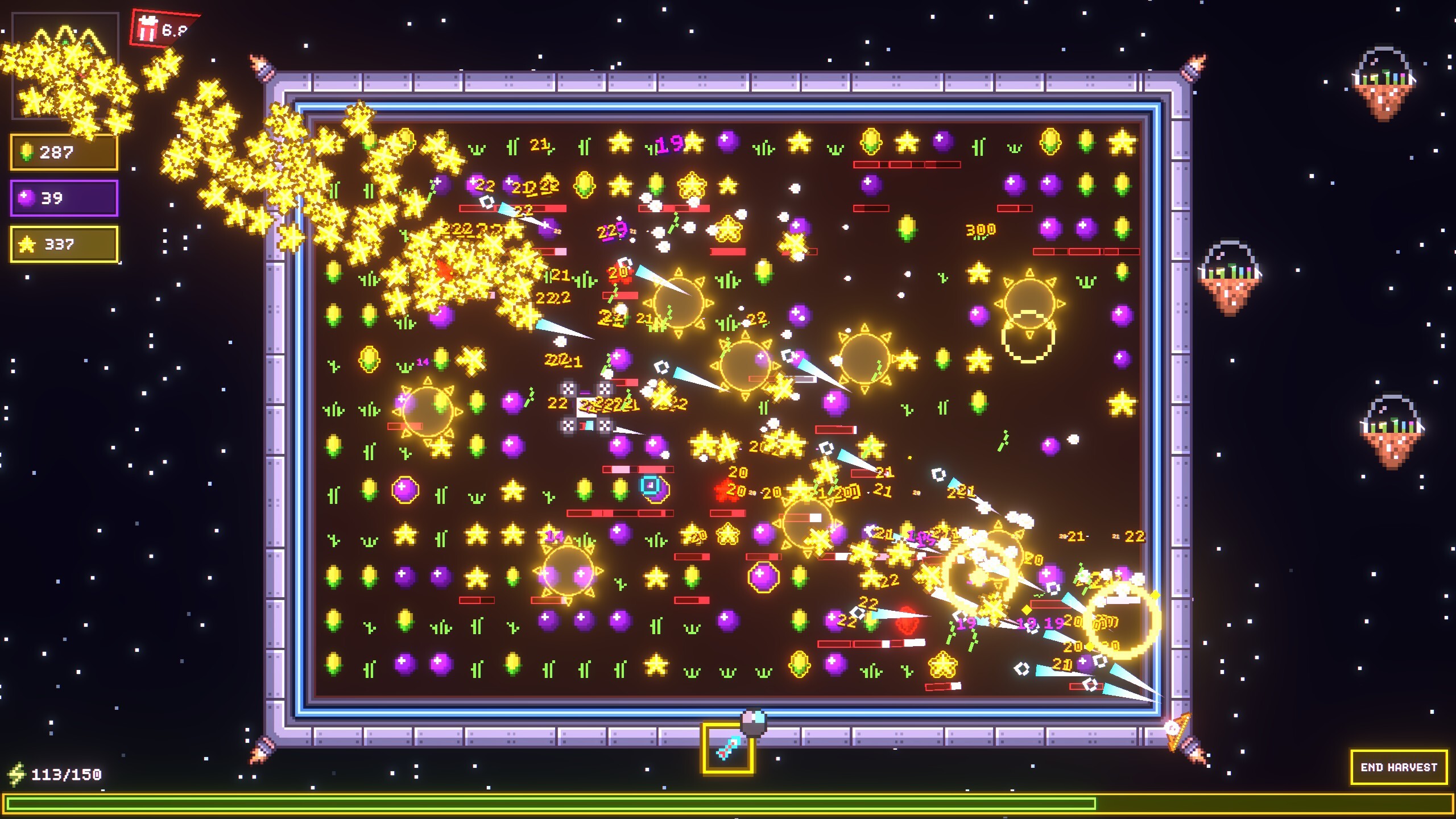Click the red gift box icon near the 6.8 counter

tap(147, 27)
